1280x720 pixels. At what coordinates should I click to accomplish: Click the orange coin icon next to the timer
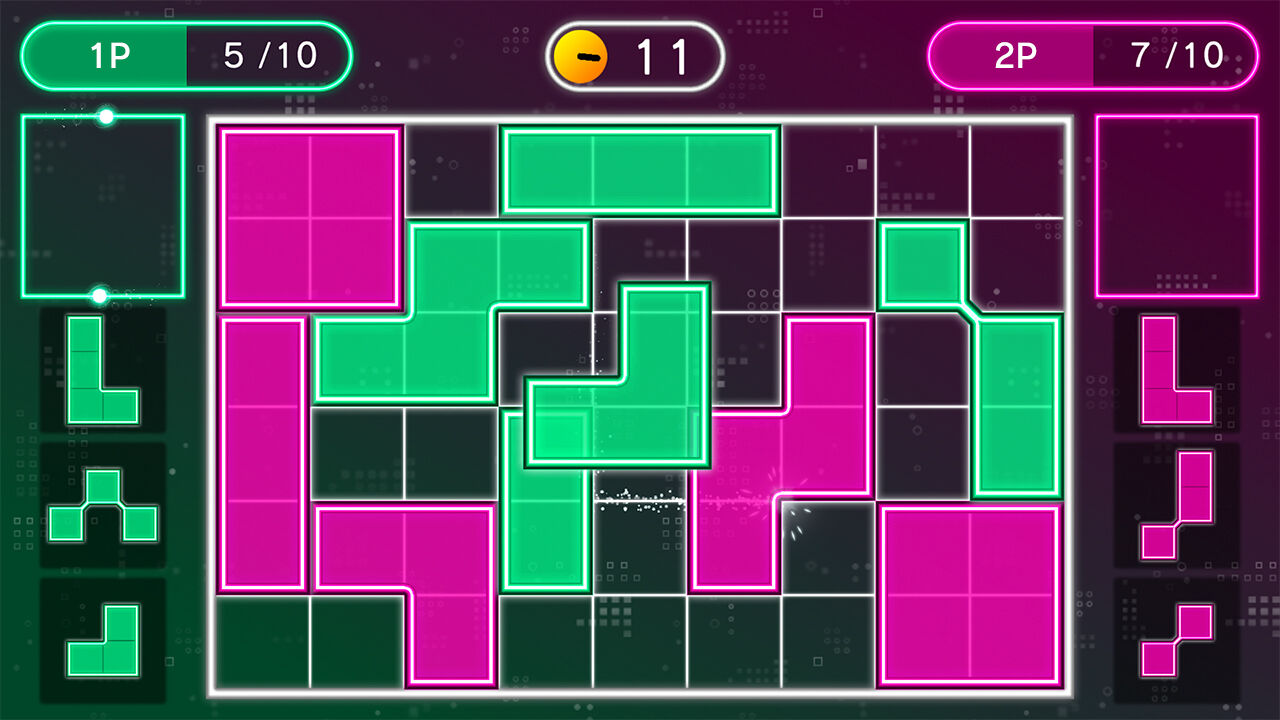point(583,55)
